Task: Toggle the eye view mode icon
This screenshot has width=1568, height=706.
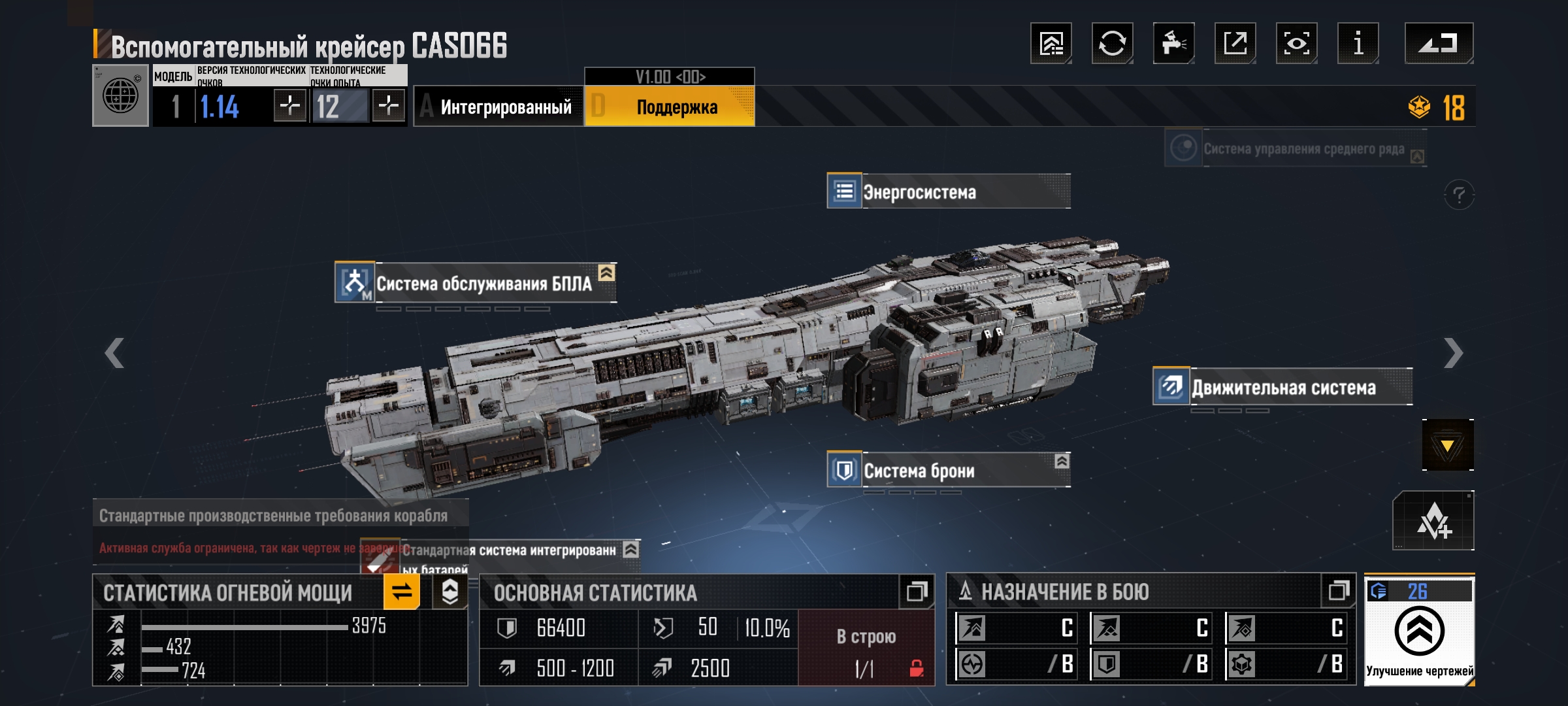Action: (1296, 44)
